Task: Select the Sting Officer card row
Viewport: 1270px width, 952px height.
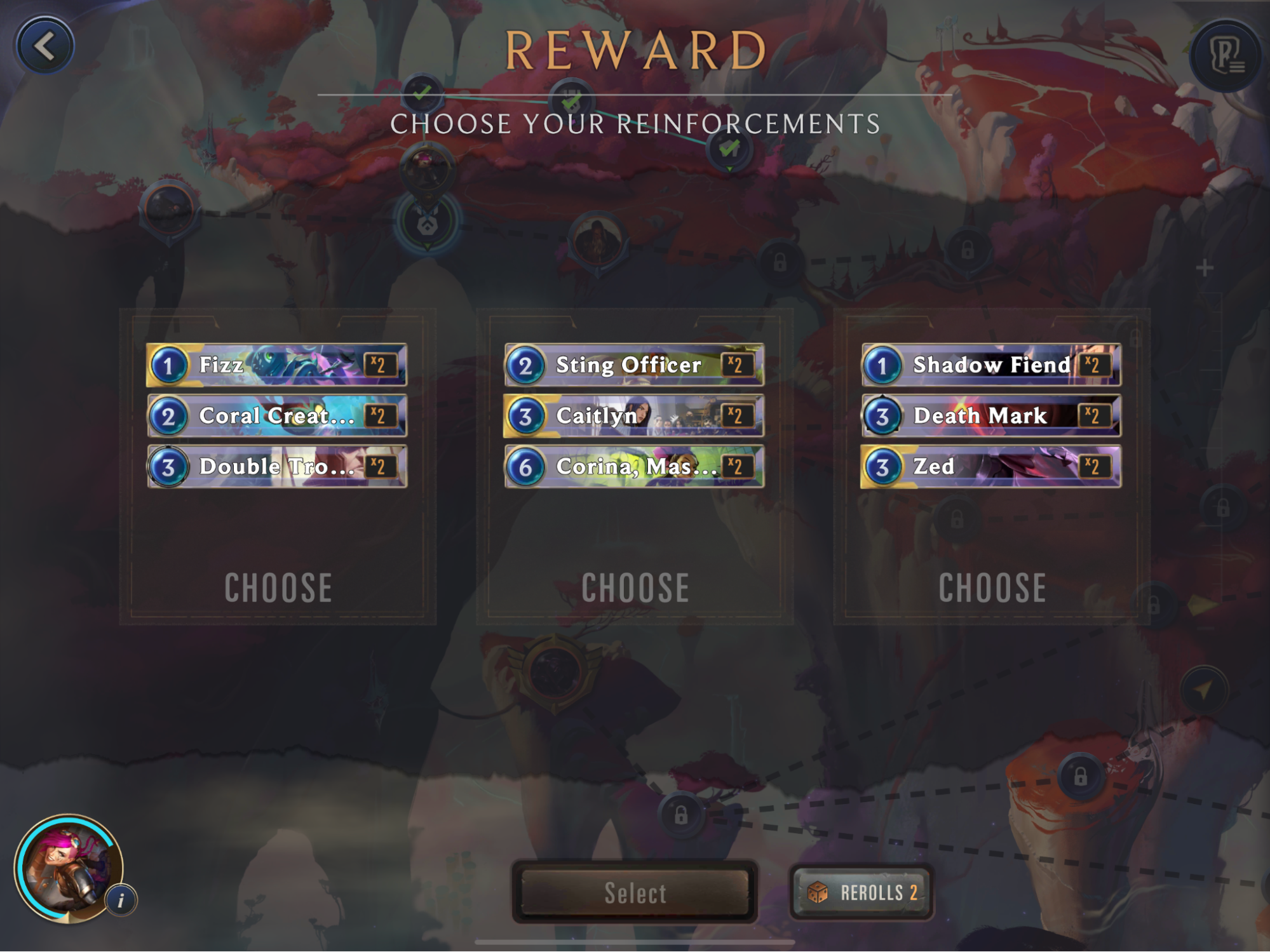Action: coord(634,365)
